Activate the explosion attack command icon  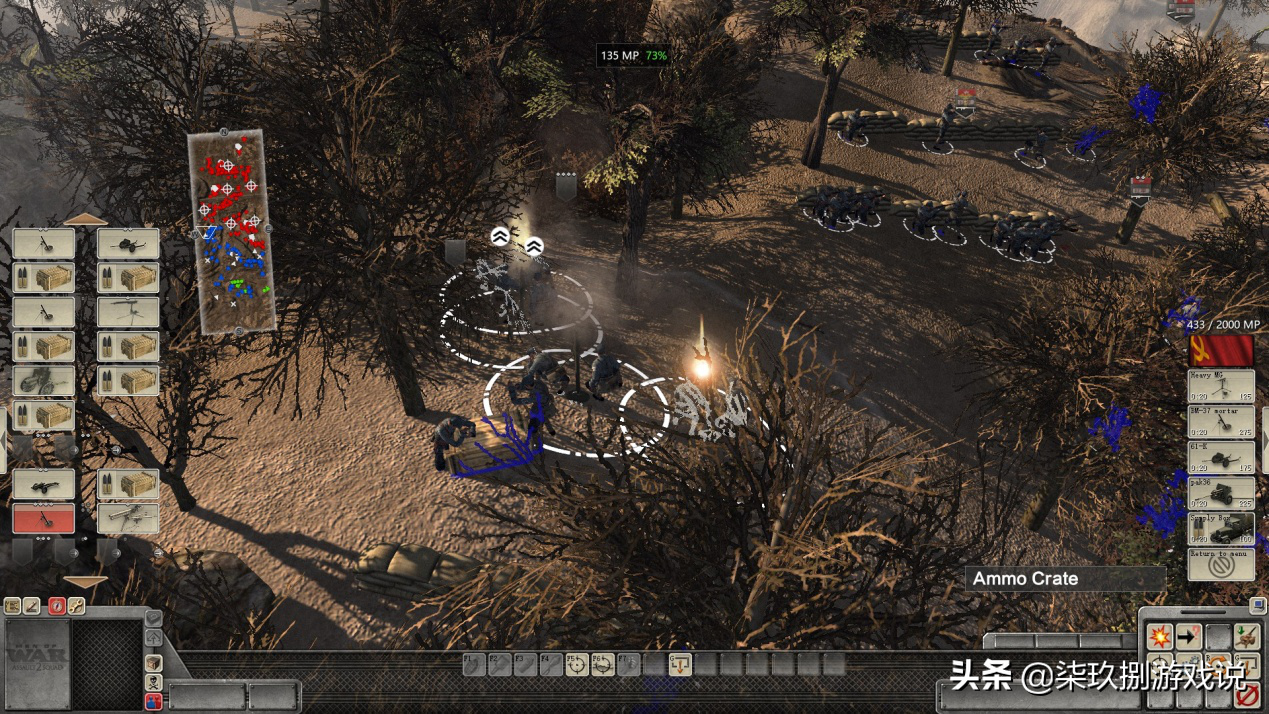1159,636
